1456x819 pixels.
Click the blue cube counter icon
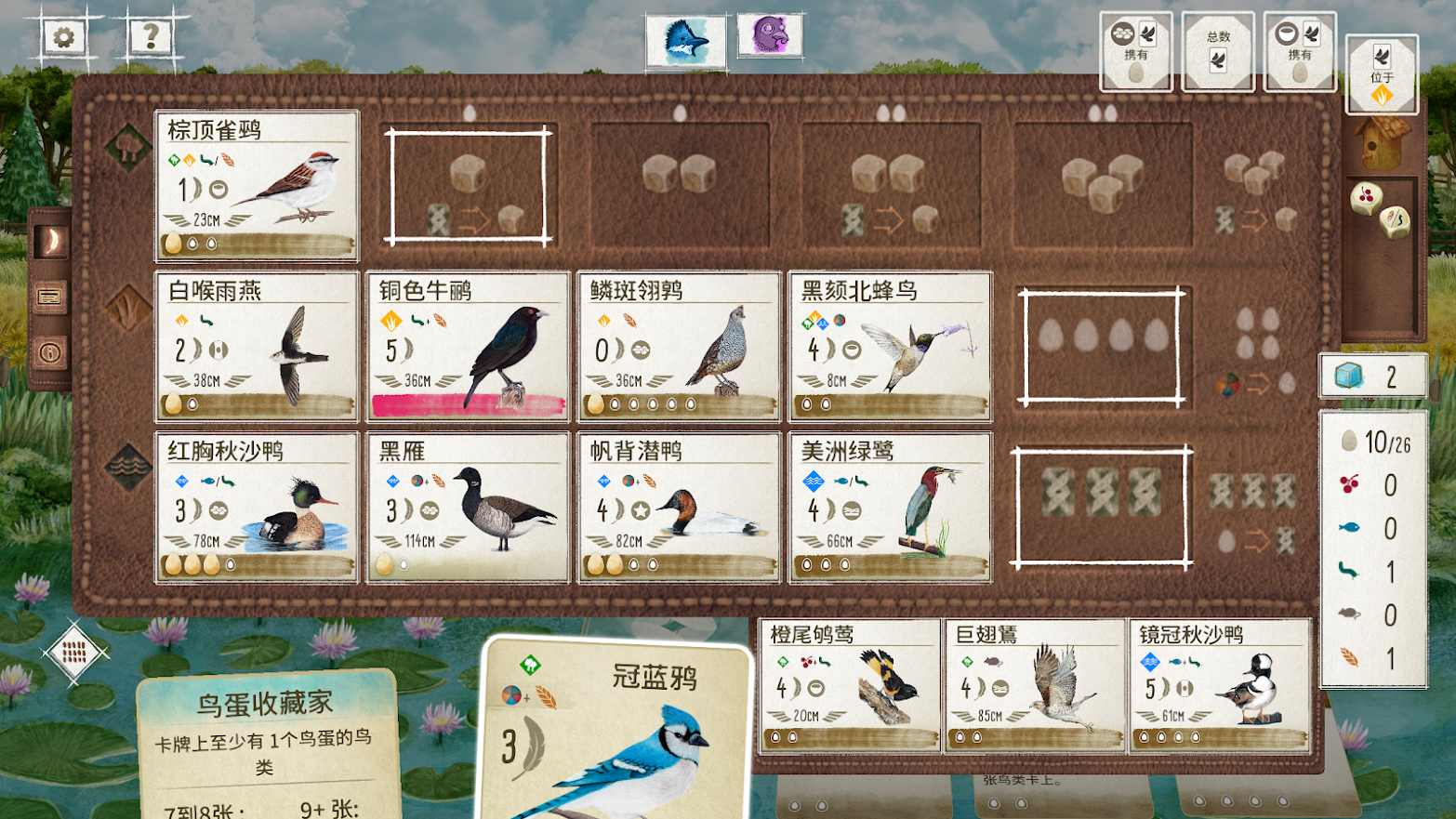click(1351, 376)
